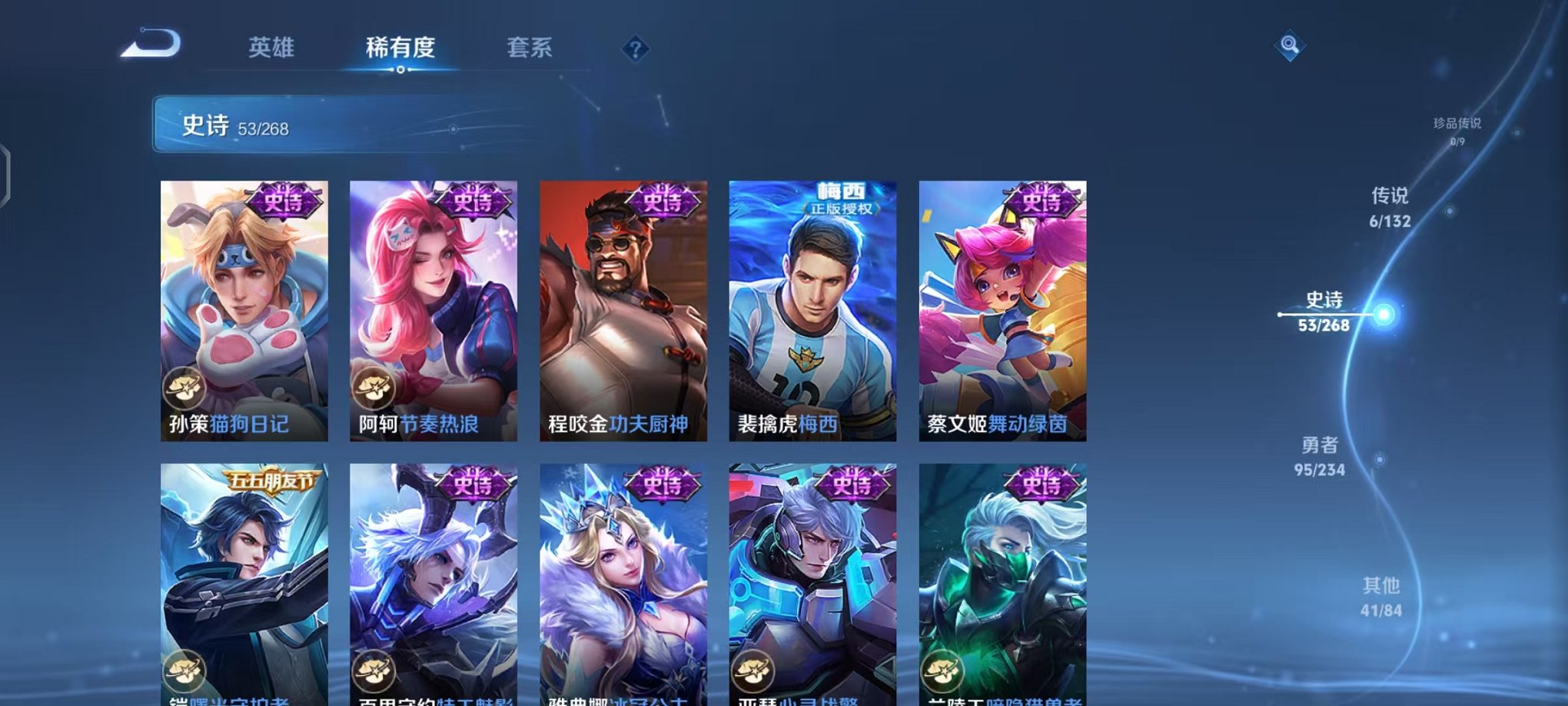Switch to the 英雄 tab
The height and width of the screenshot is (706, 1568).
tap(273, 48)
